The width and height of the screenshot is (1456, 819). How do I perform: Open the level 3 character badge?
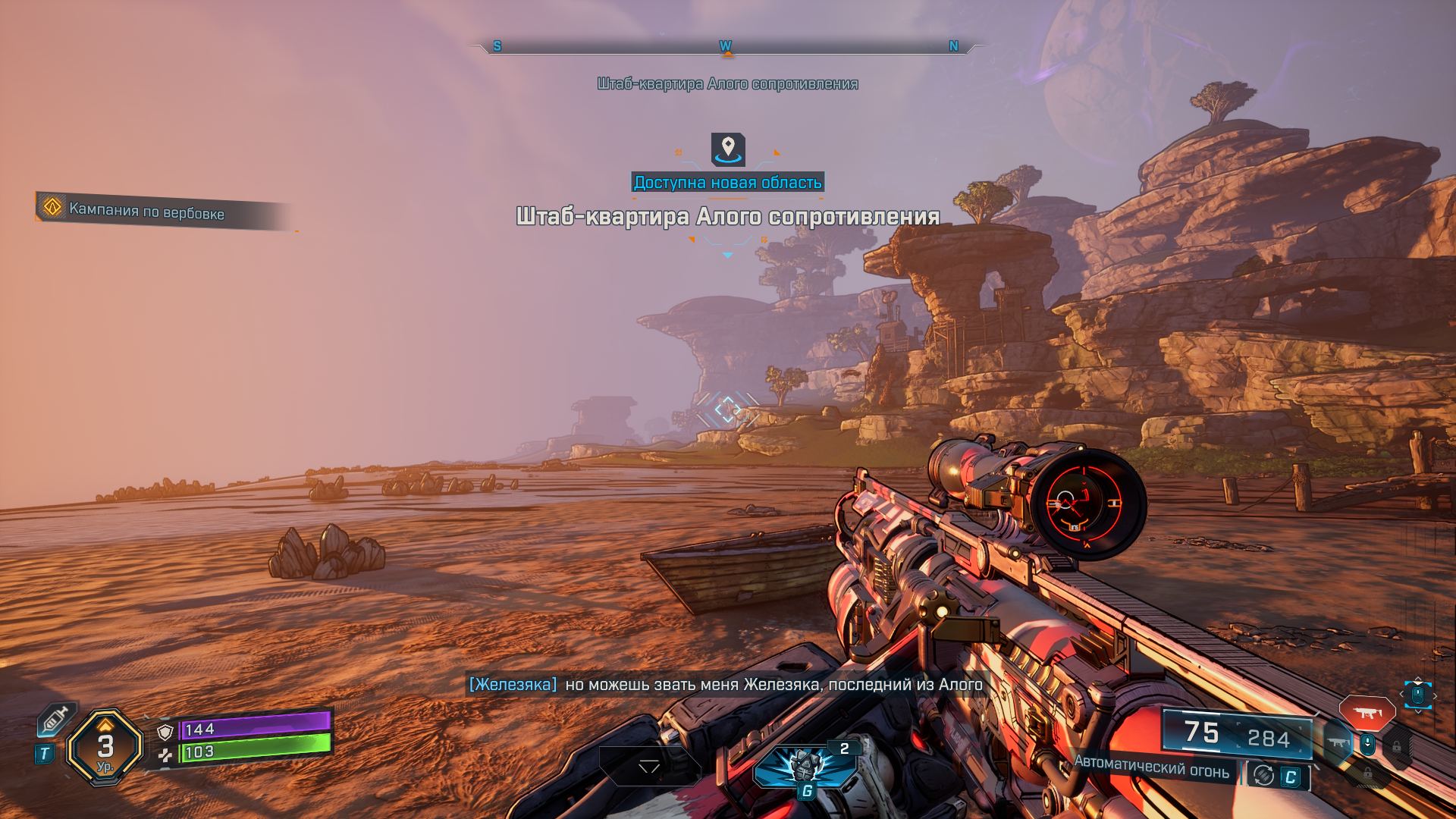(105, 748)
